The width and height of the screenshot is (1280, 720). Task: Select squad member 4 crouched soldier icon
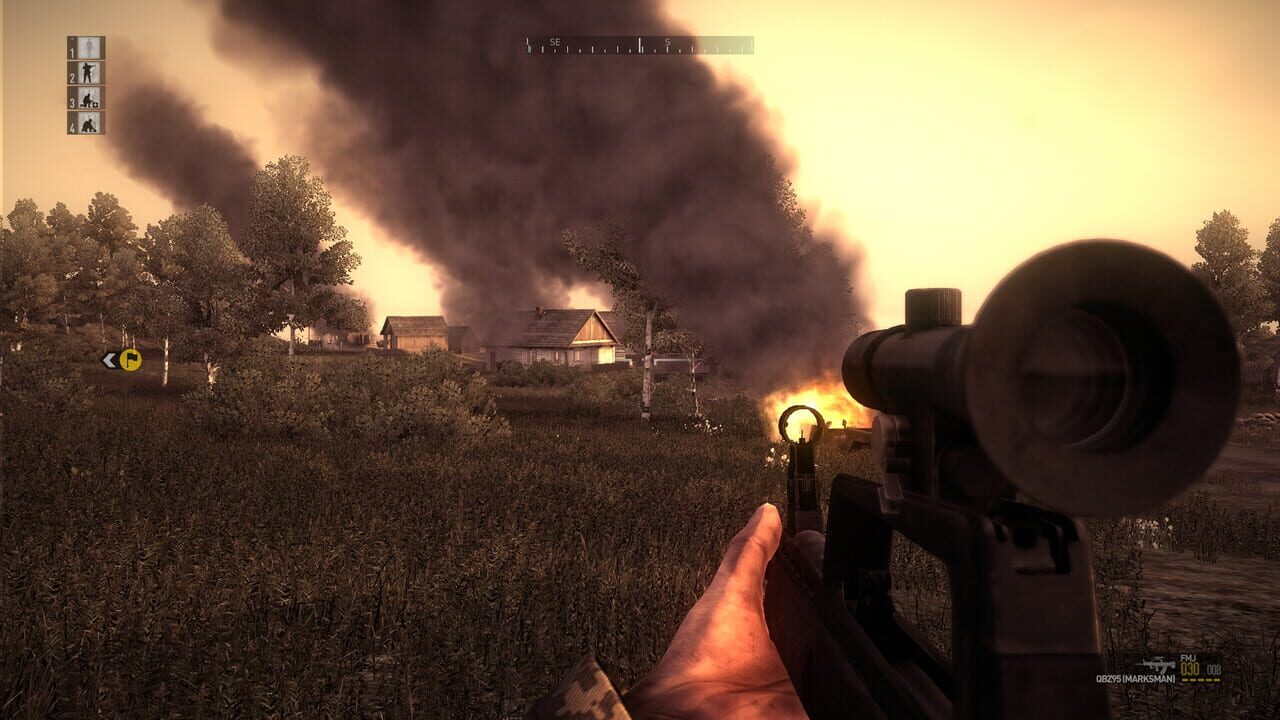(x=88, y=124)
